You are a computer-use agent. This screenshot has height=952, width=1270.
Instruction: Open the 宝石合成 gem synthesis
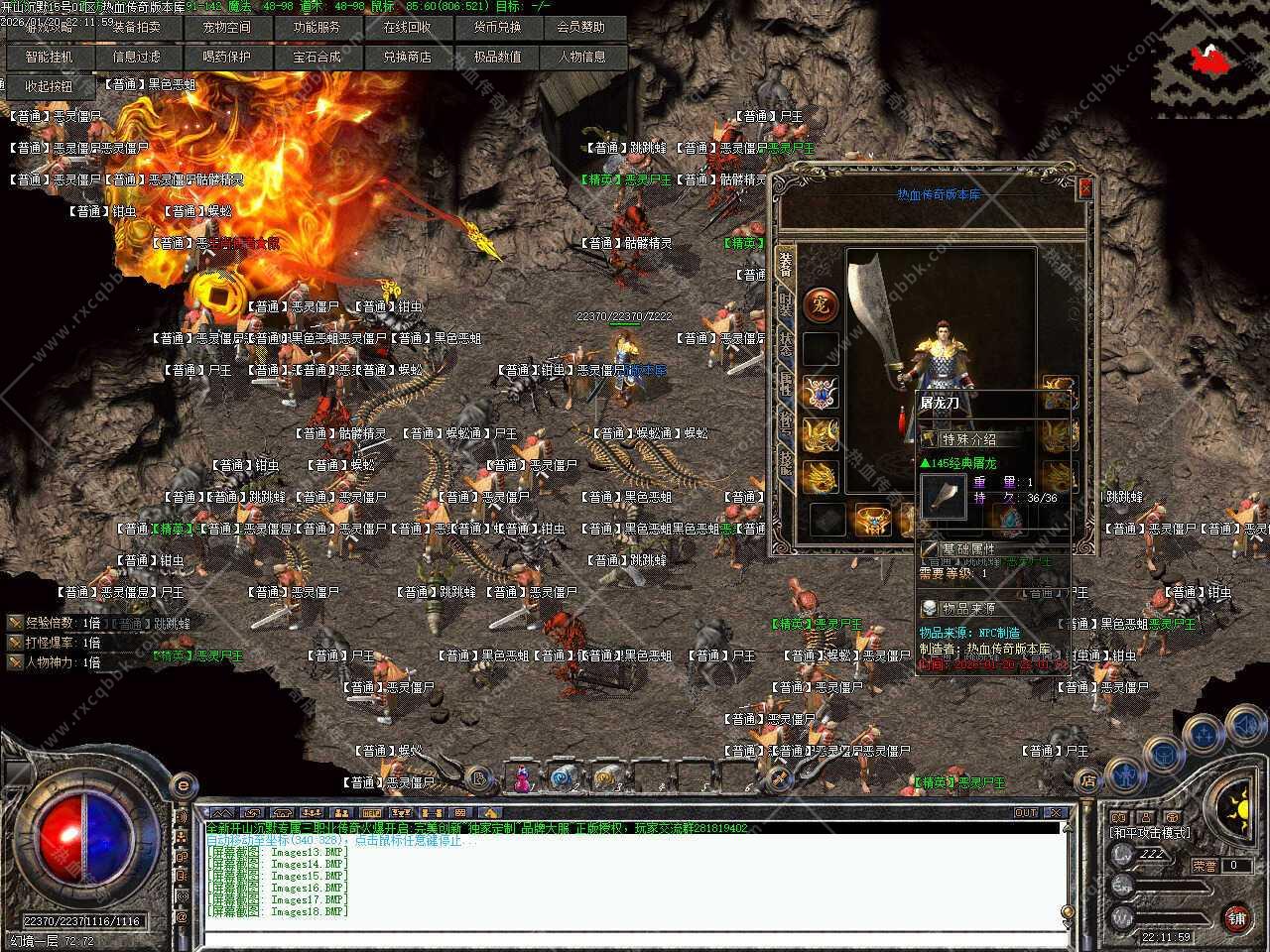click(317, 58)
